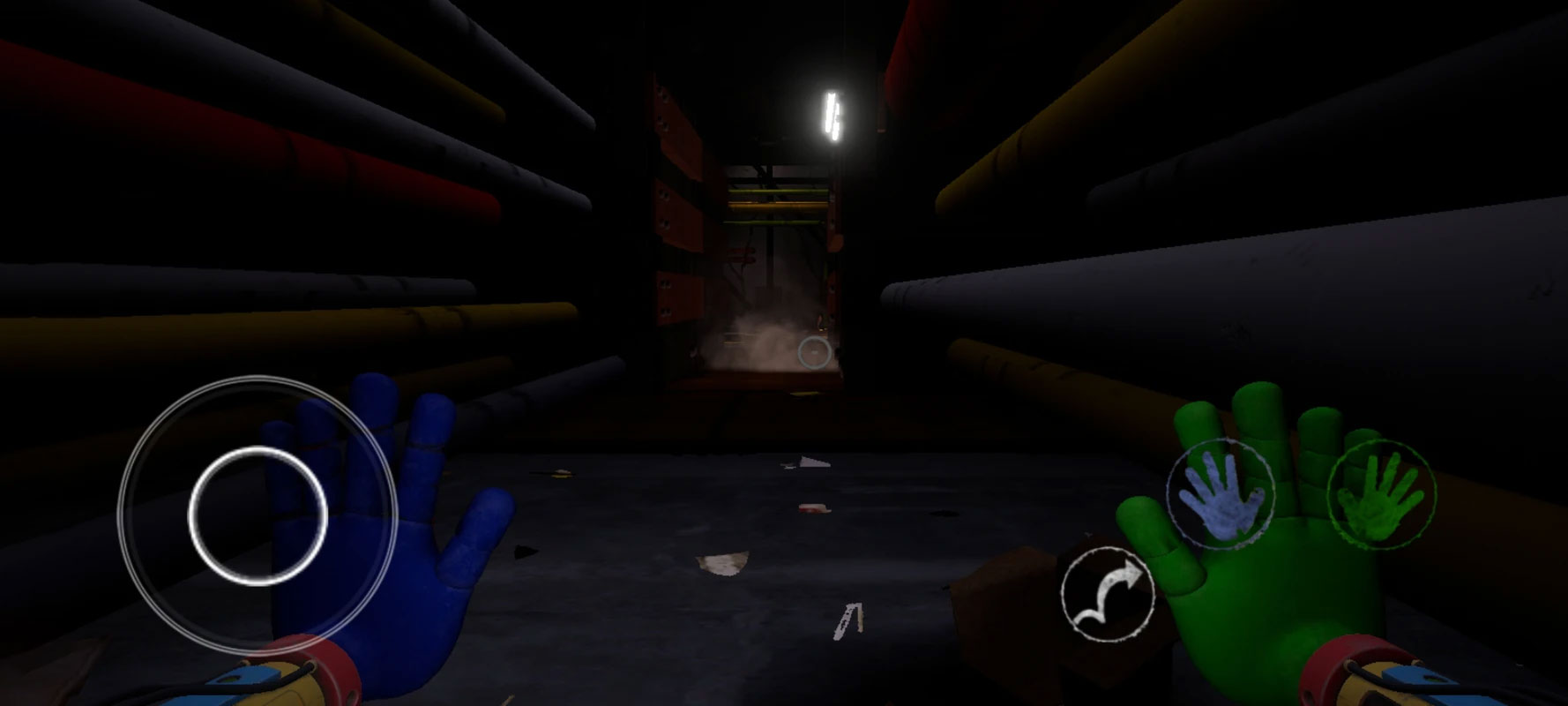1568x706 pixels.
Task: Fire the blue hand button
Action: point(1221,493)
